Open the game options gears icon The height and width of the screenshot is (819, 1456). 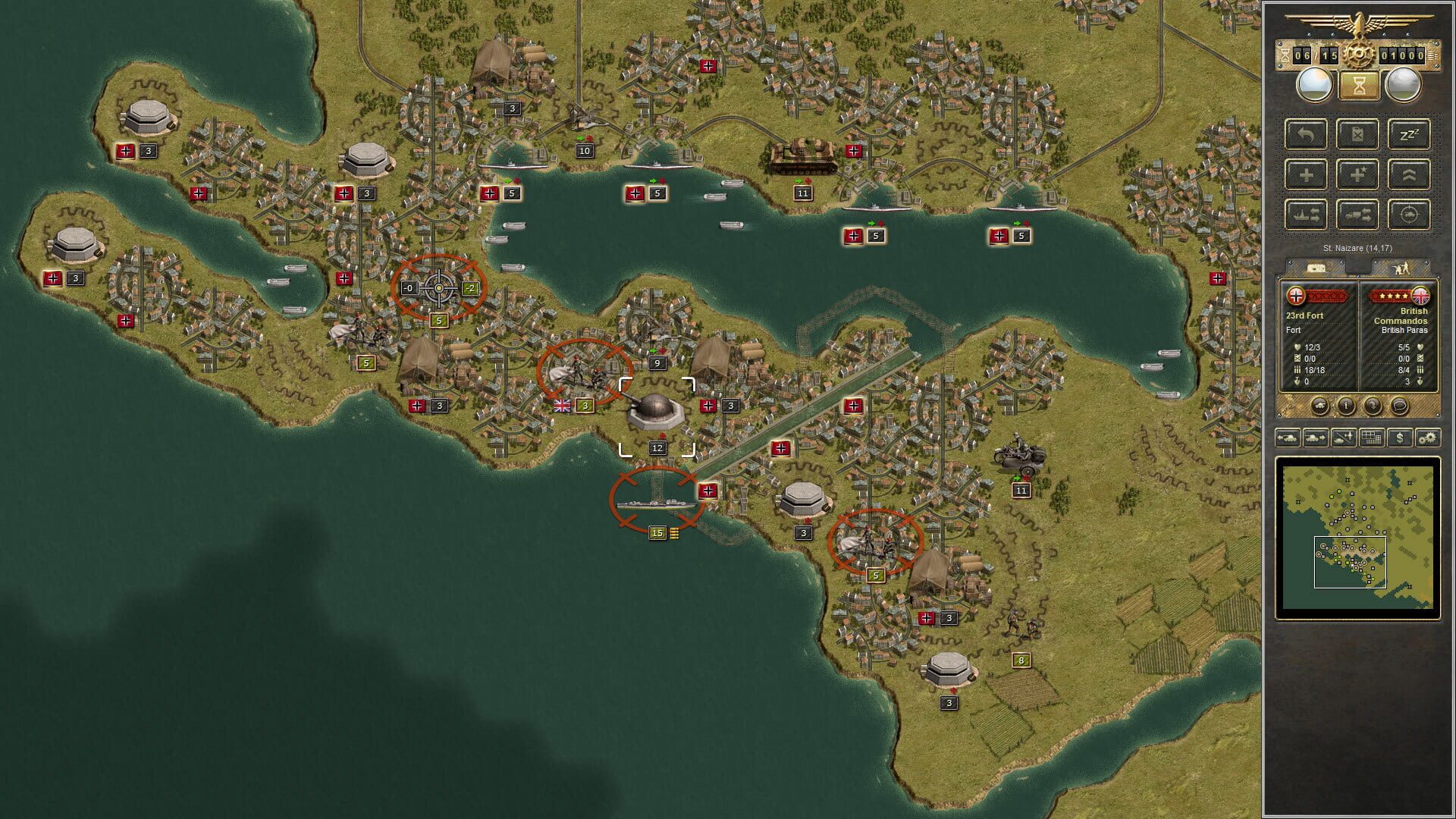pos(1427,438)
